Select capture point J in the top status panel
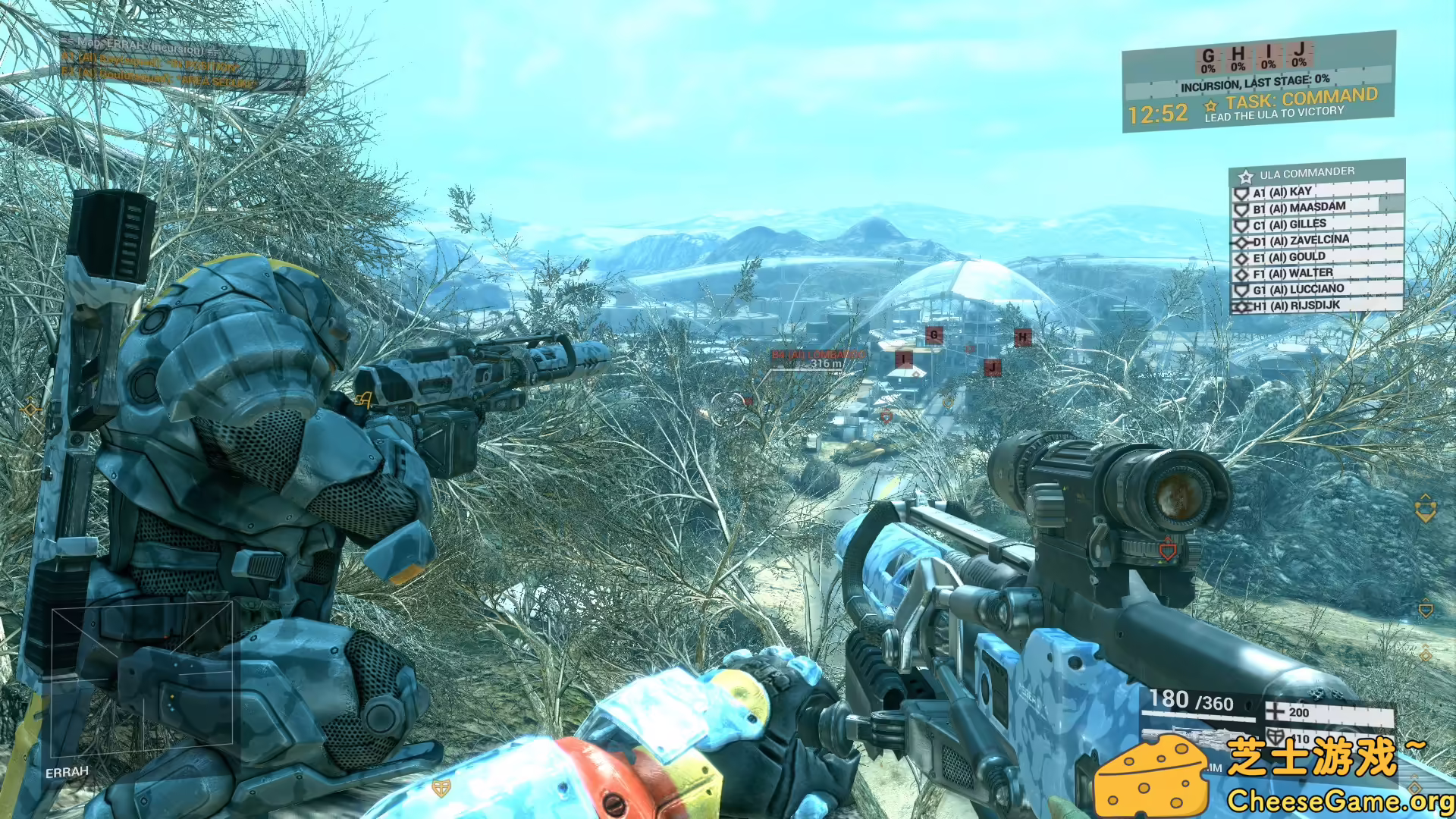The image size is (1456, 819). pyautogui.click(x=1299, y=55)
